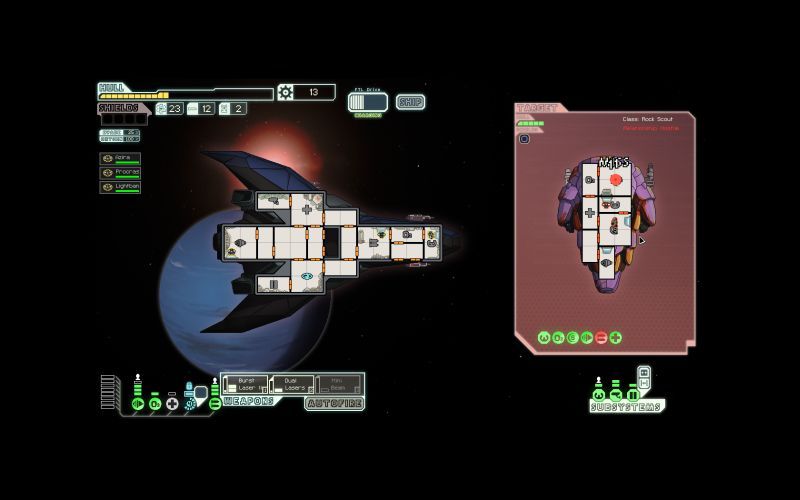
Task: Click the cloaking system icon
Action: coord(190,403)
